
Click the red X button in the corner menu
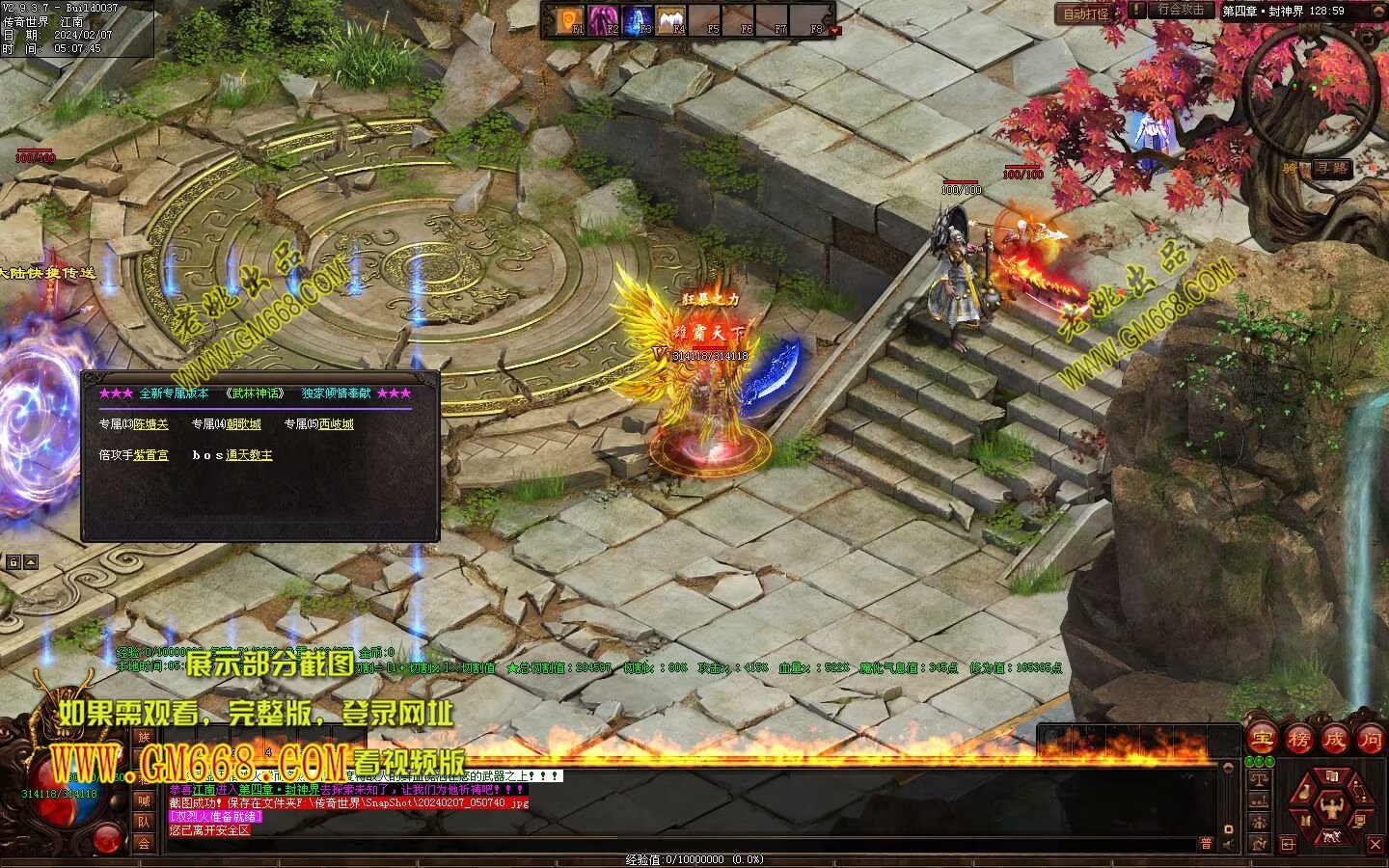[x=1376, y=845]
